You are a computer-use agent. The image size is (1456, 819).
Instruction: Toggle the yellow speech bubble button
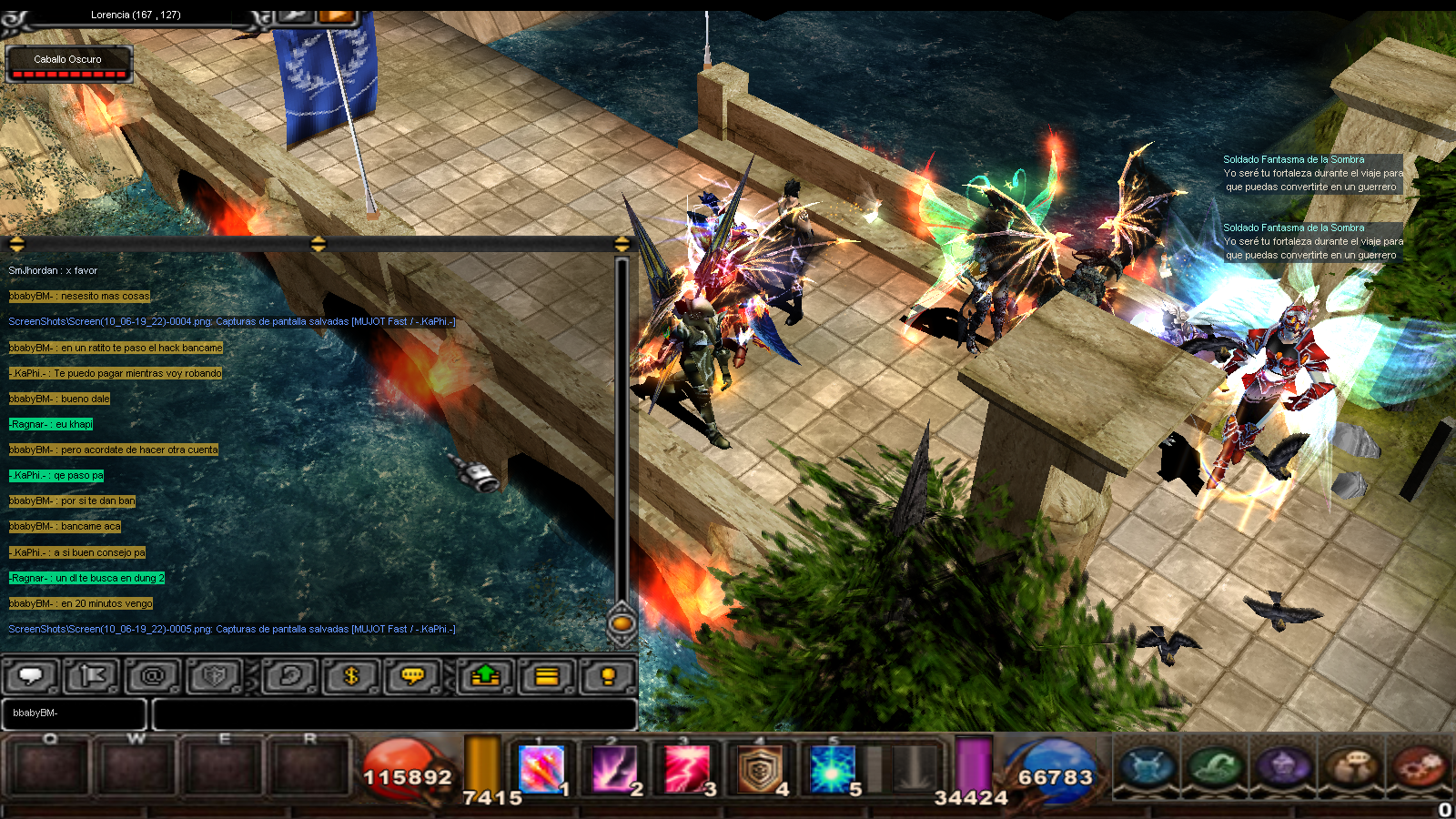(413, 676)
